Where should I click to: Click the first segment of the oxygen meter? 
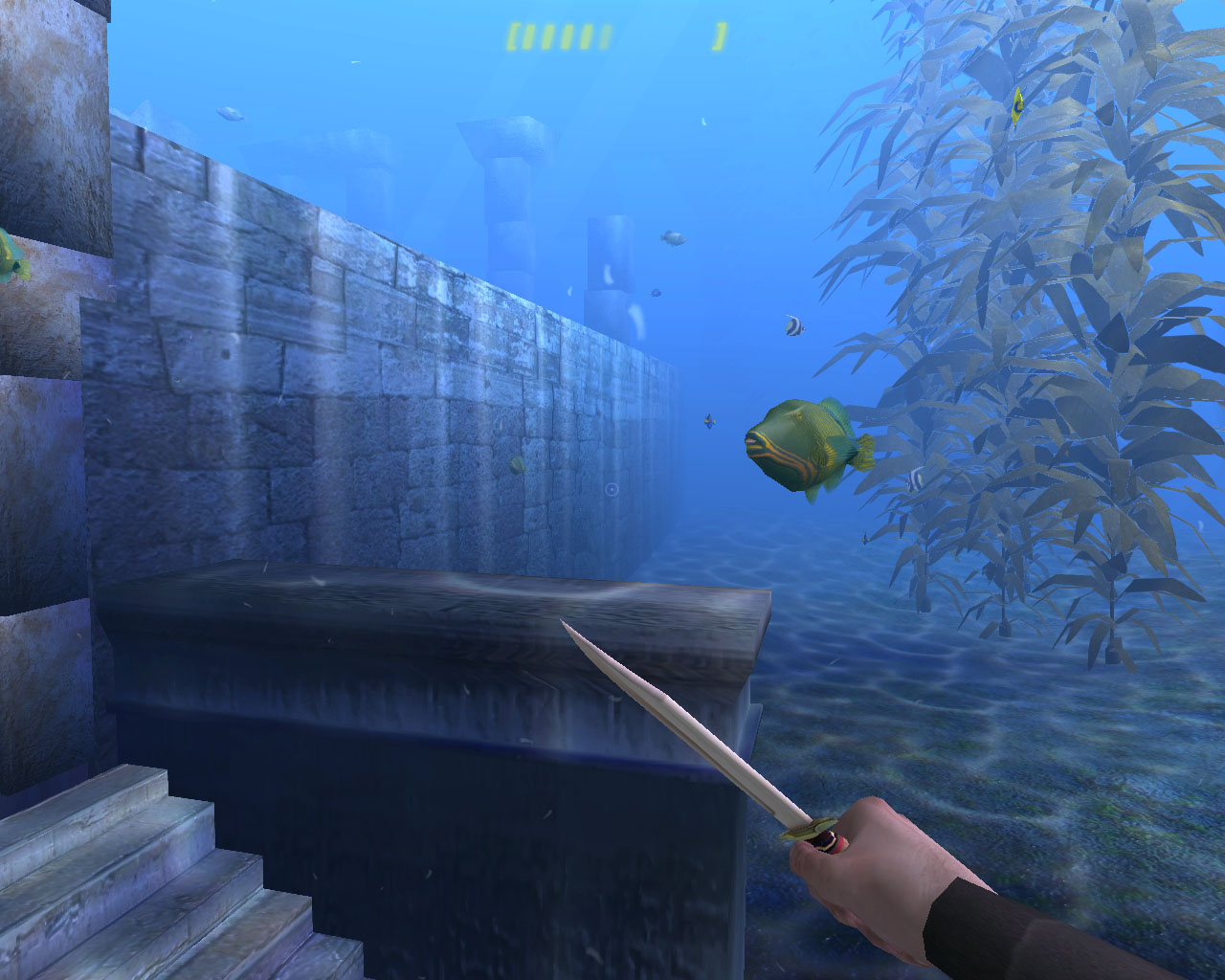[528, 35]
